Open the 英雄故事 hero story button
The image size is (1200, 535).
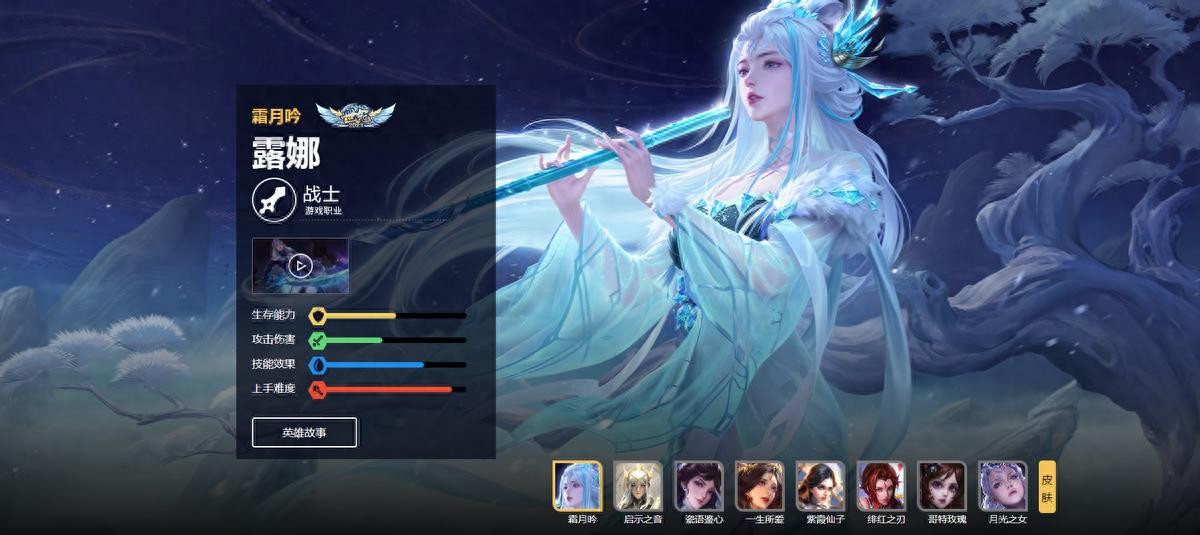pos(304,433)
